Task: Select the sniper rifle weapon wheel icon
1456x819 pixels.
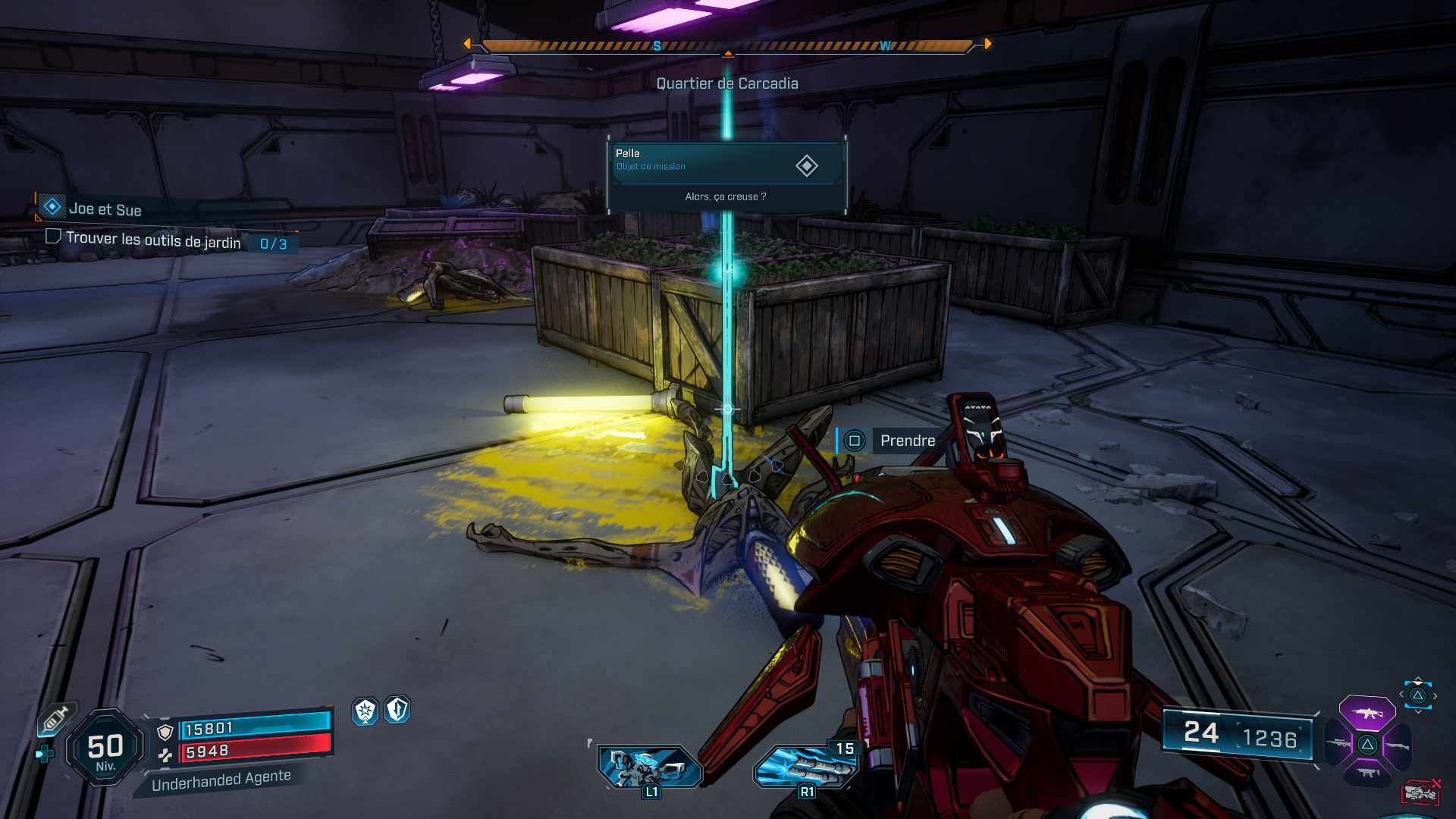Action: coord(1338,743)
